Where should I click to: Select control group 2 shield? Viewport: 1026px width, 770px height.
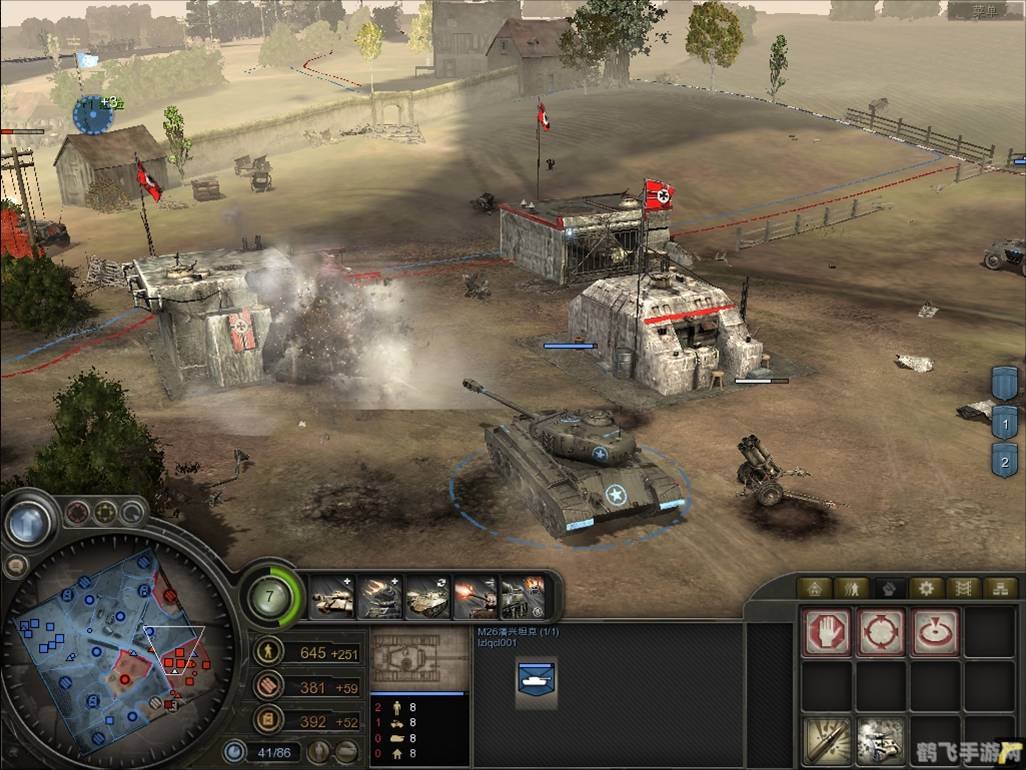(1004, 460)
